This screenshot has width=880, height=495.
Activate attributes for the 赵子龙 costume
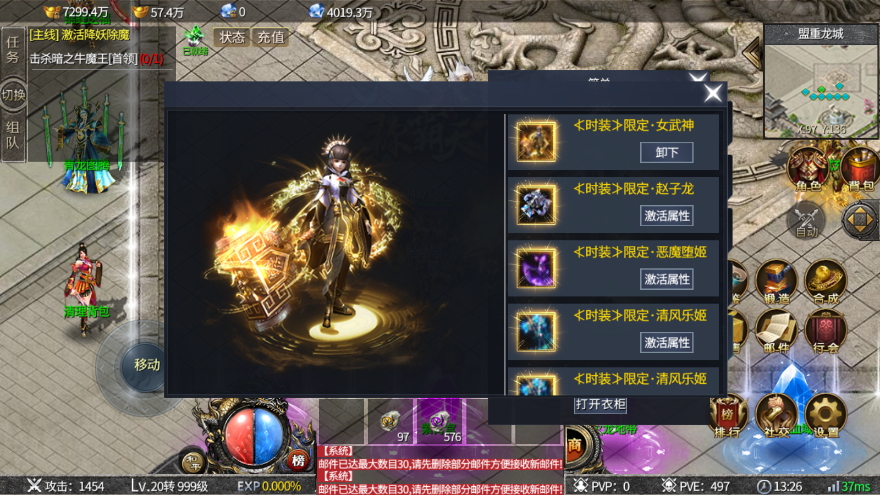coord(666,215)
